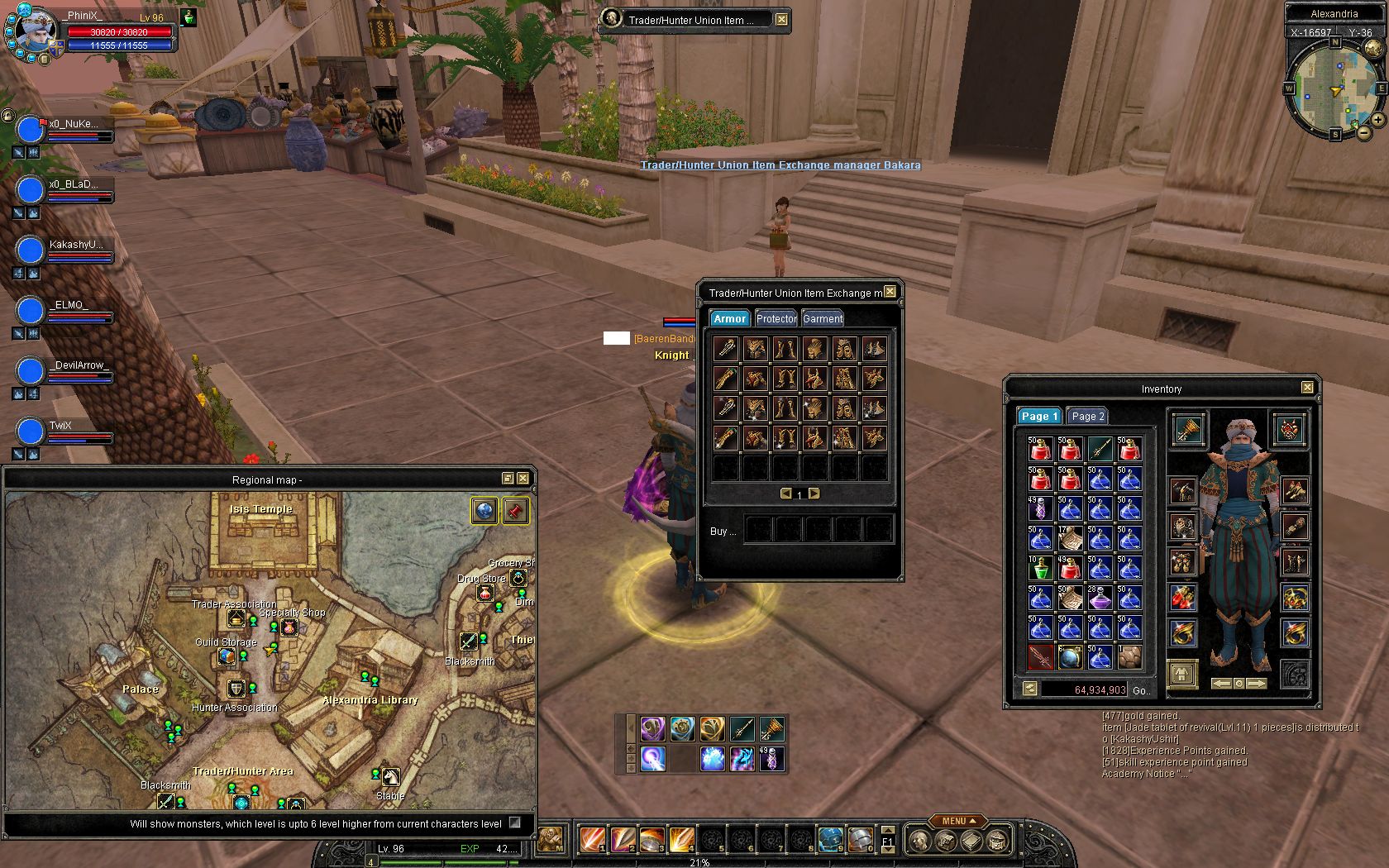Open inventory Page 2
This screenshot has width=1389, height=868.
point(1087,416)
